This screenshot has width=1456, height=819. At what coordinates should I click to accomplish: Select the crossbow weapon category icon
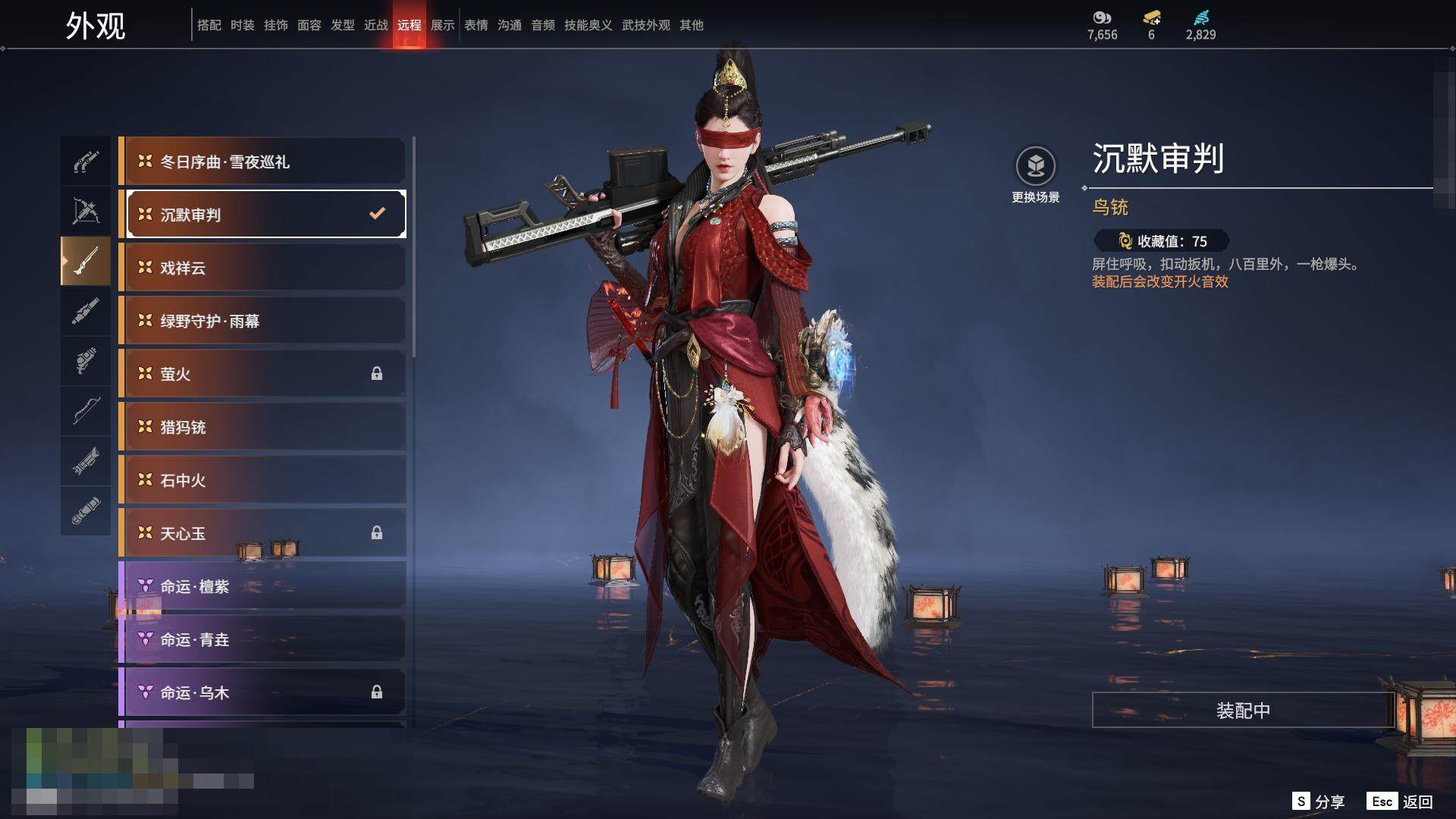86,212
